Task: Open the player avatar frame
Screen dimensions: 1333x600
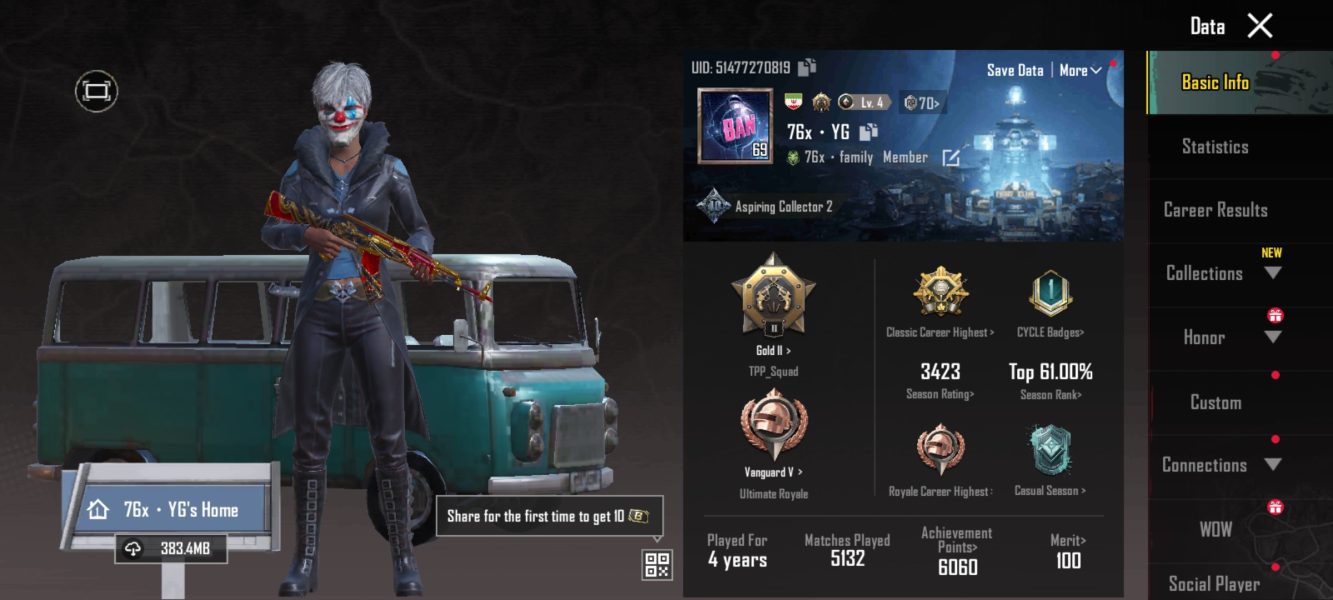Action: point(735,126)
